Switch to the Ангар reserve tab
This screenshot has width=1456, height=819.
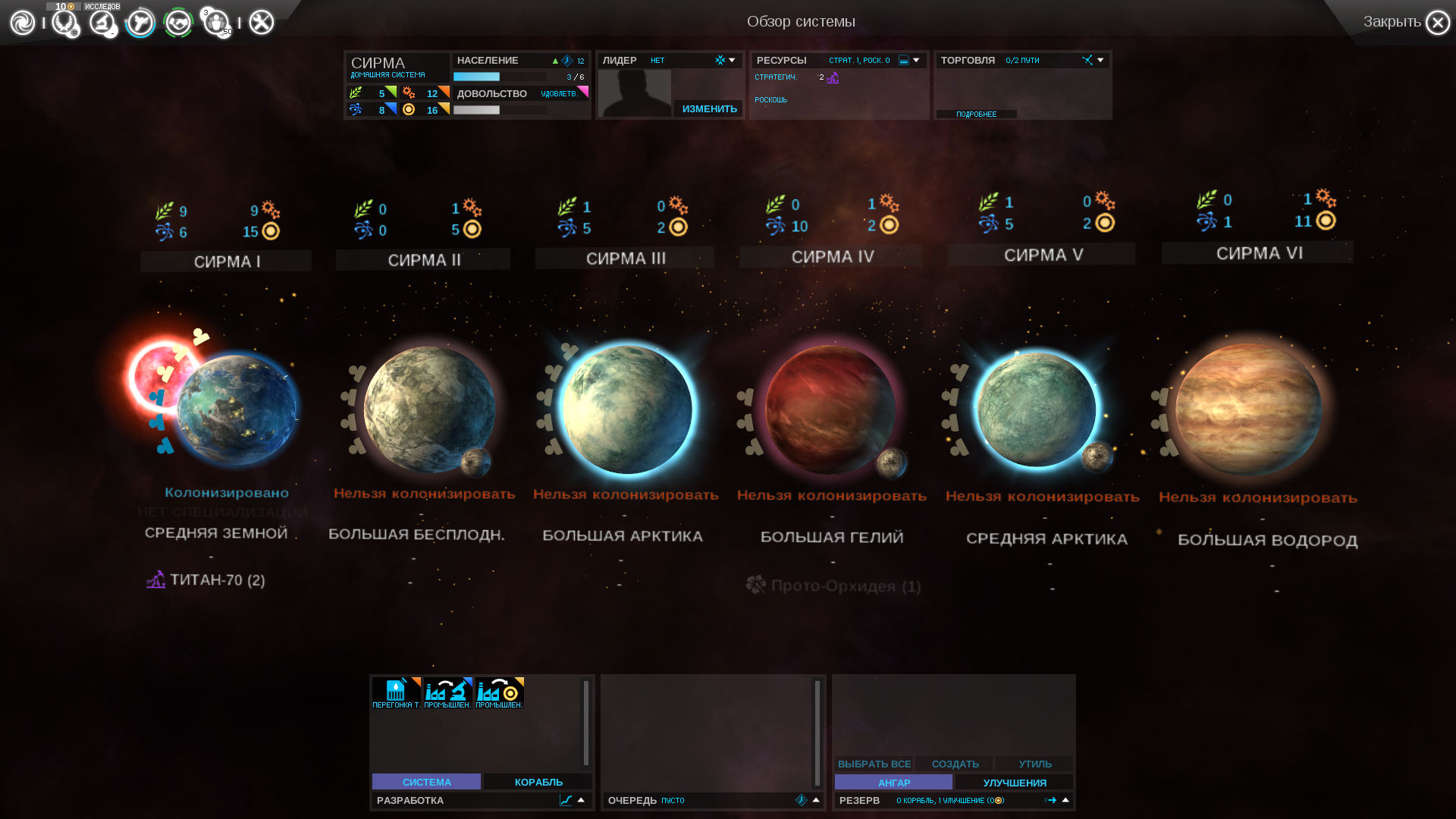pos(893,783)
